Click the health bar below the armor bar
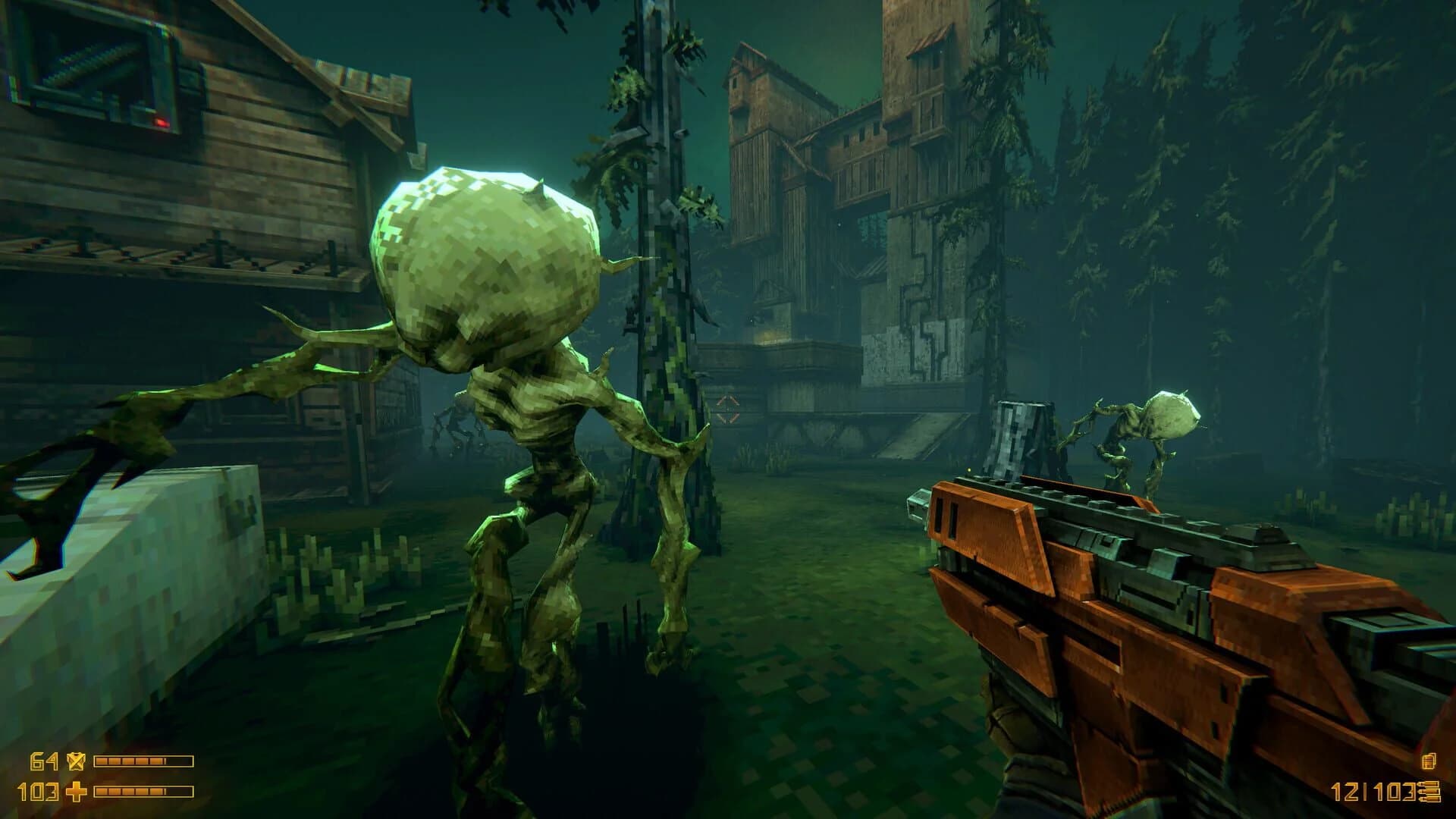This screenshot has height=819, width=1456. click(x=143, y=792)
